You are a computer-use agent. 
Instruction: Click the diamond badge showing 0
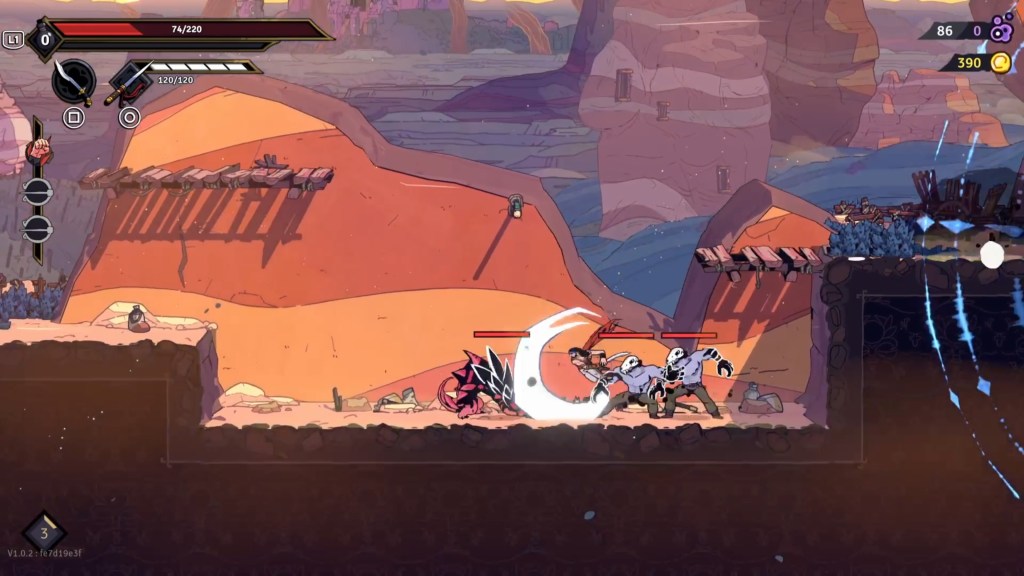pos(44,41)
